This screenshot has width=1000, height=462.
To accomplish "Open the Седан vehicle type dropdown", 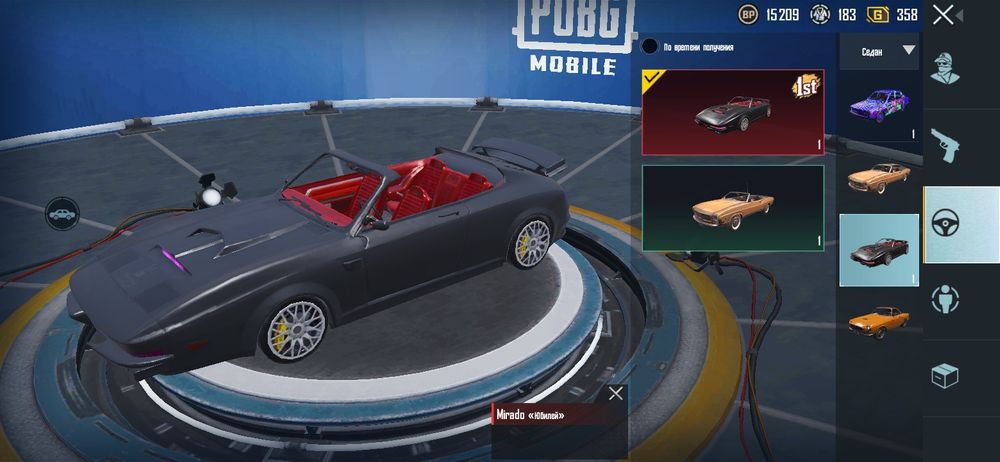I will pyautogui.click(x=879, y=50).
